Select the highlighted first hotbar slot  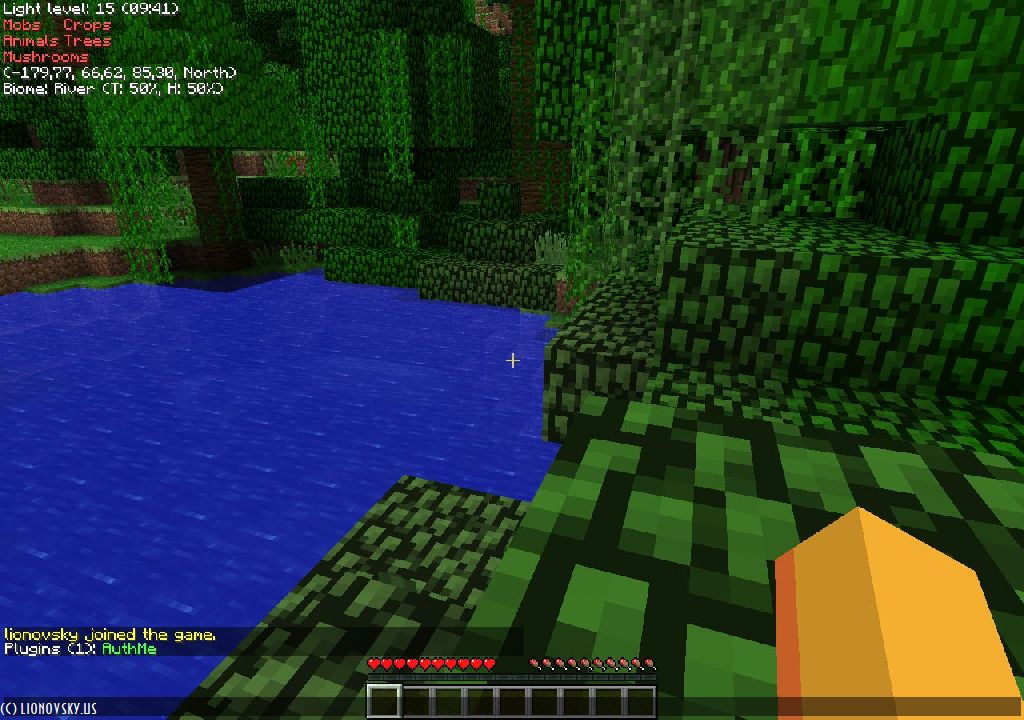384,701
